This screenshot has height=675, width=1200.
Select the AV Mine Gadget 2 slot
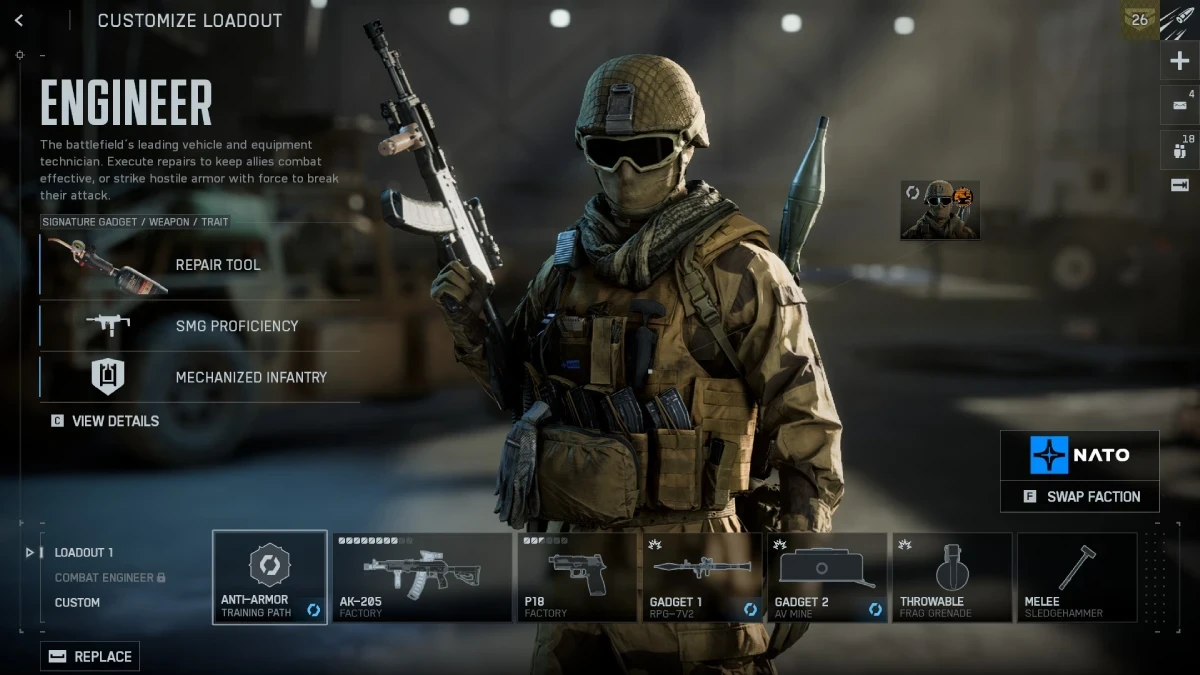(x=827, y=576)
